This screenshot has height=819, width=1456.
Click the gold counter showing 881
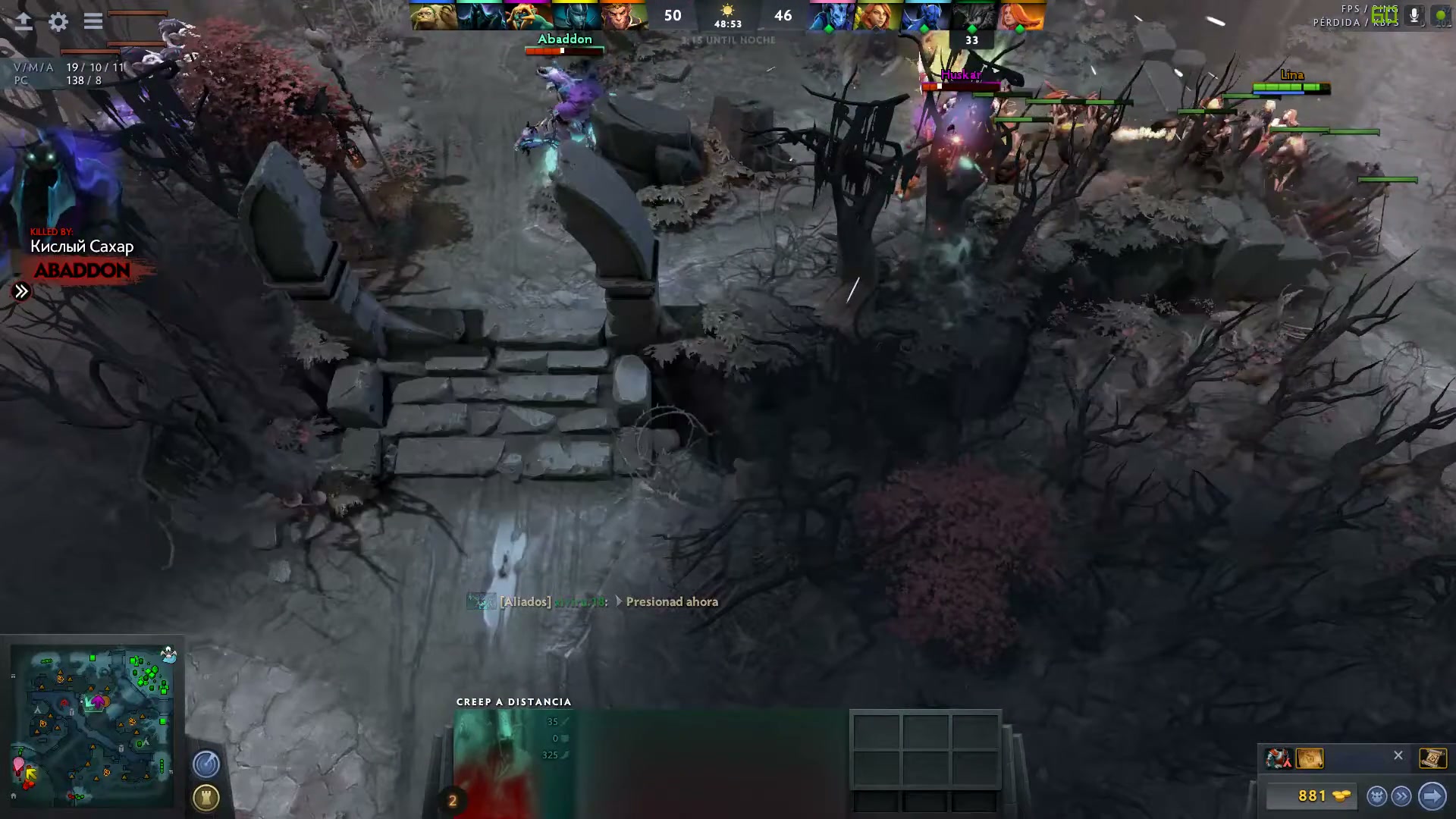pos(1313,795)
